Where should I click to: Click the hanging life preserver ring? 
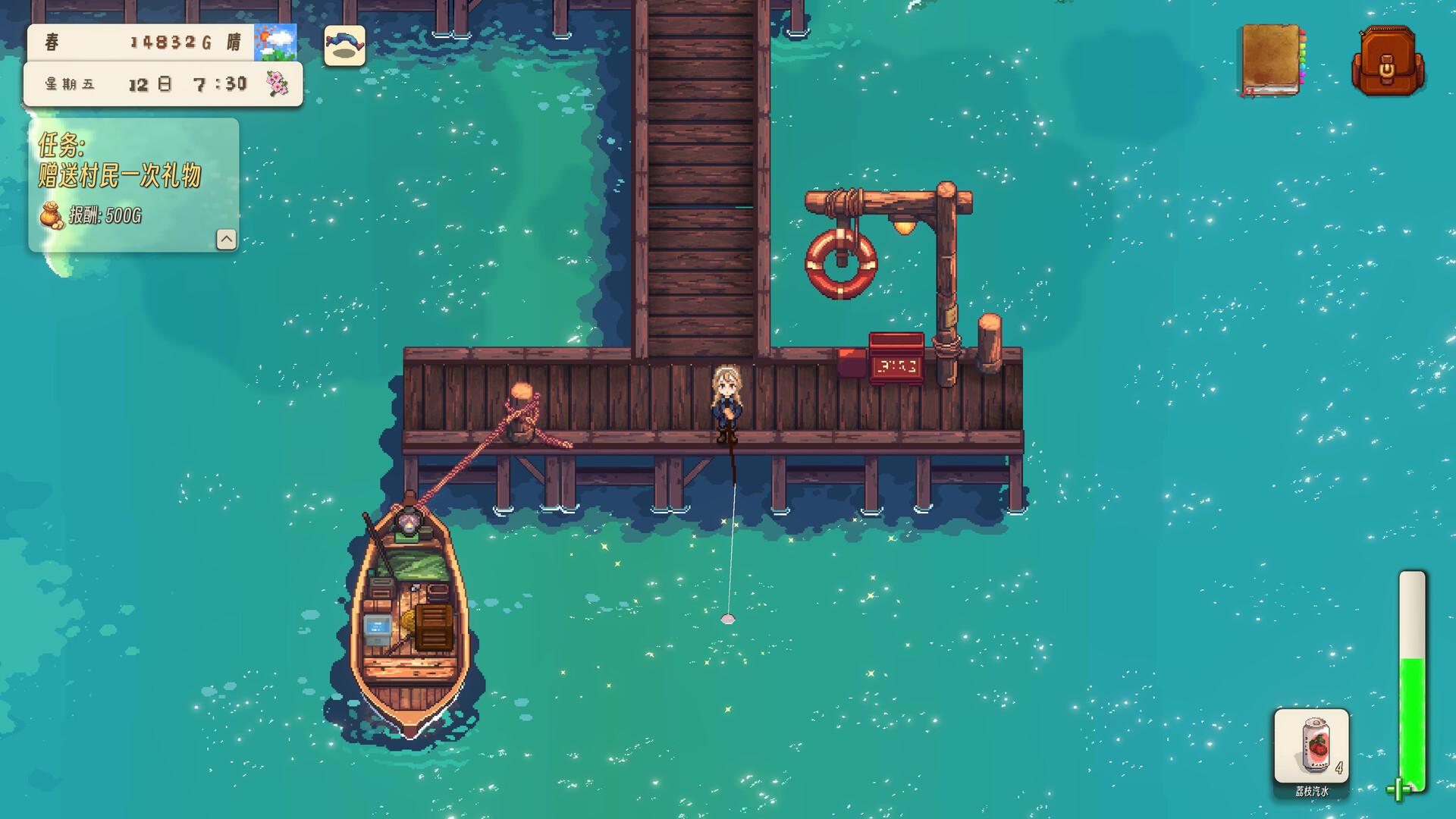[840, 263]
